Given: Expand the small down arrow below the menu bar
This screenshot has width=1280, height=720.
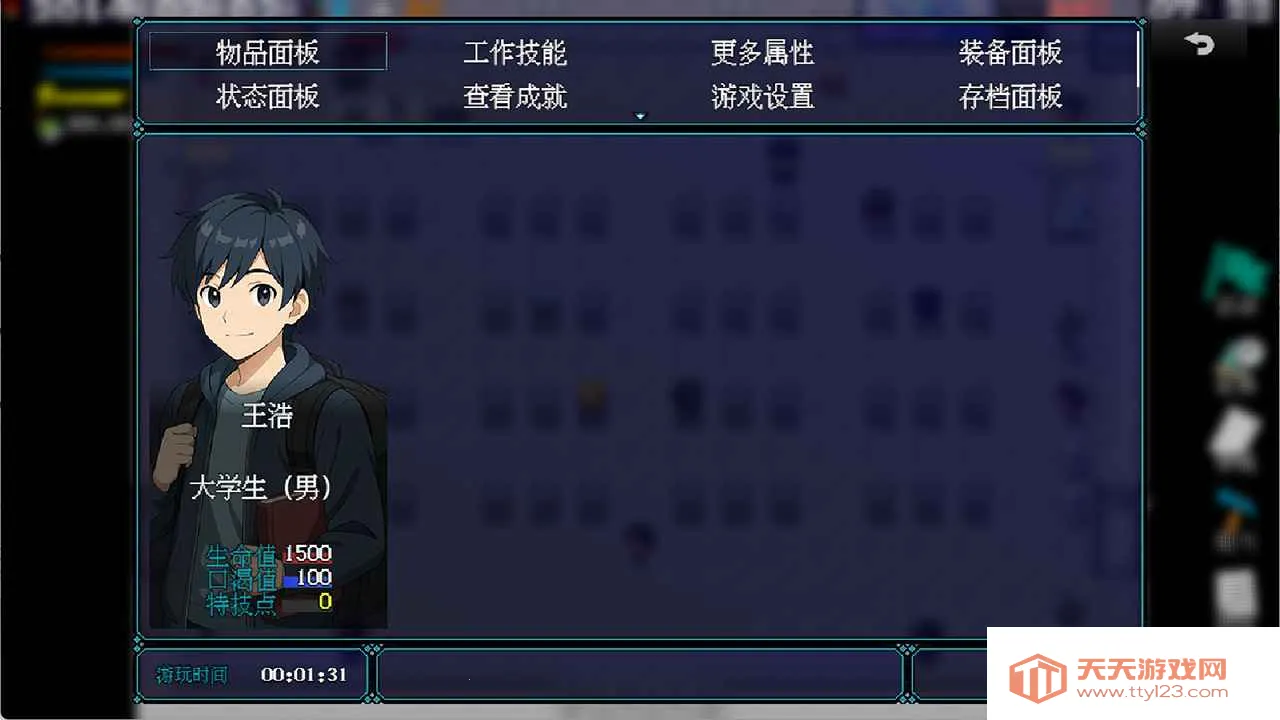Looking at the screenshot, I should click(640, 115).
